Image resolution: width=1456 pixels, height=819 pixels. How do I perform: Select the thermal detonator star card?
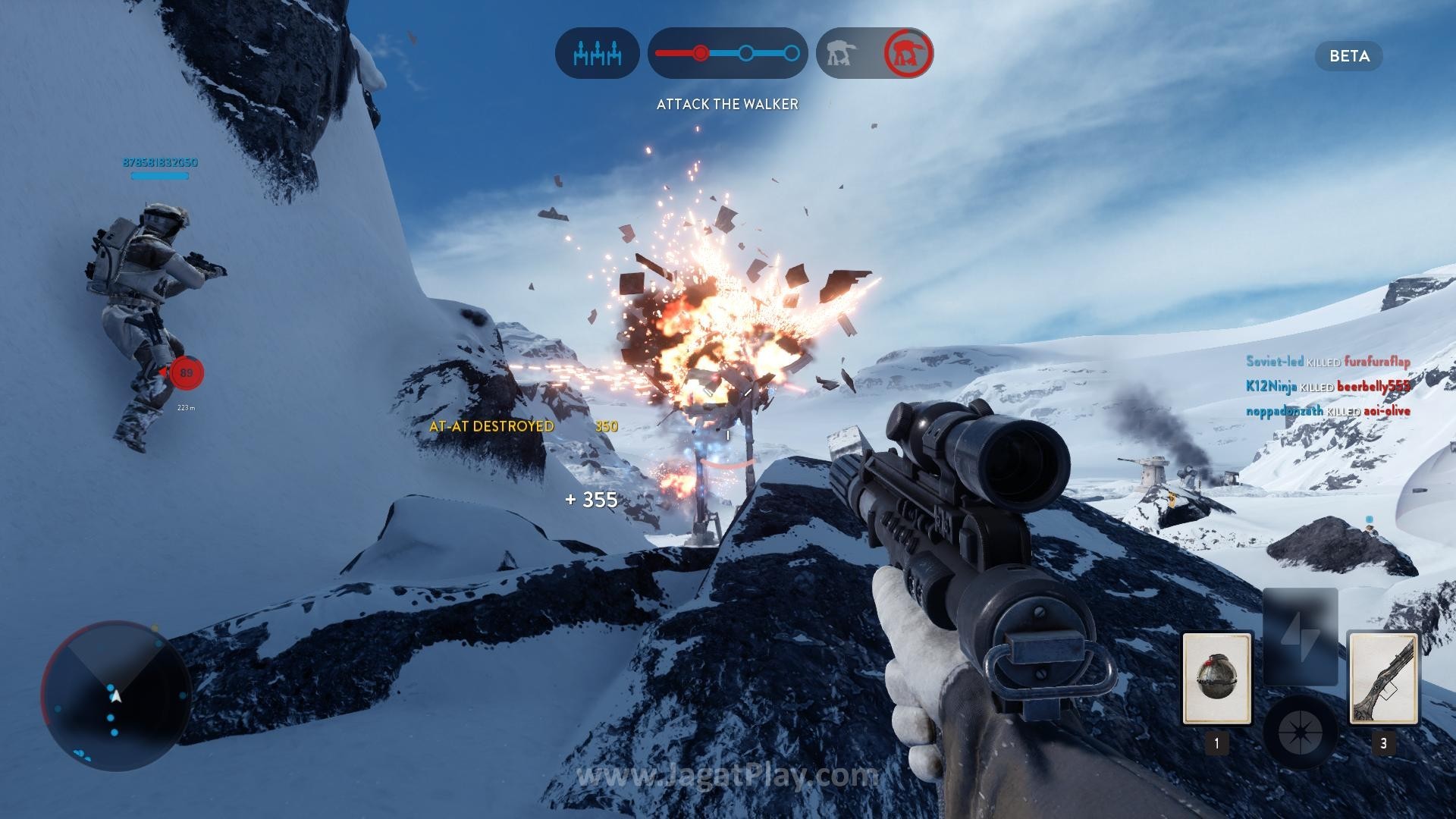(x=1216, y=679)
